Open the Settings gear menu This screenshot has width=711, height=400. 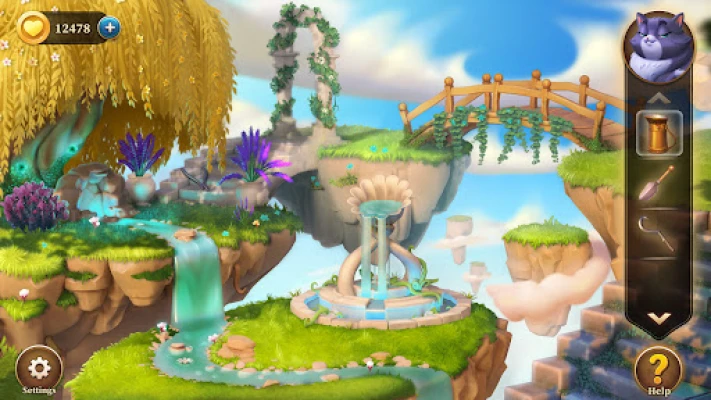click(x=39, y=367)
